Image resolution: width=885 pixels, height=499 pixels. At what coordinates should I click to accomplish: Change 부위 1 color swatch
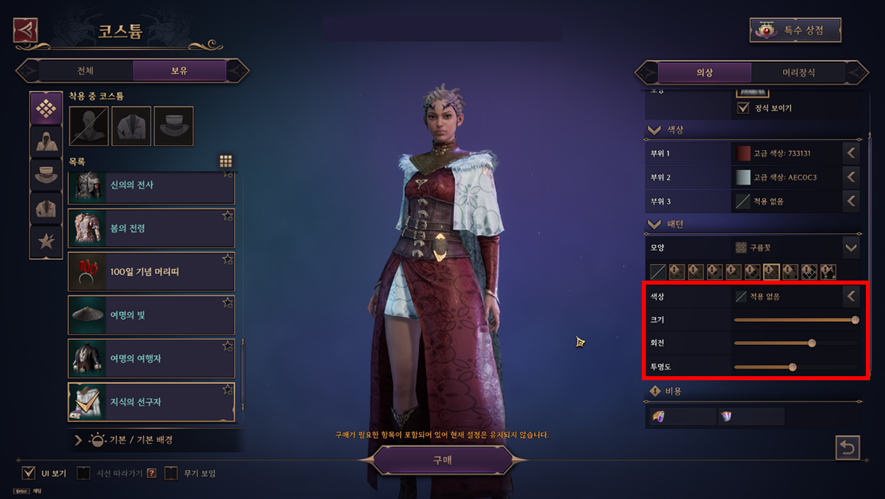pyautogui.click(x=743, y=153)
